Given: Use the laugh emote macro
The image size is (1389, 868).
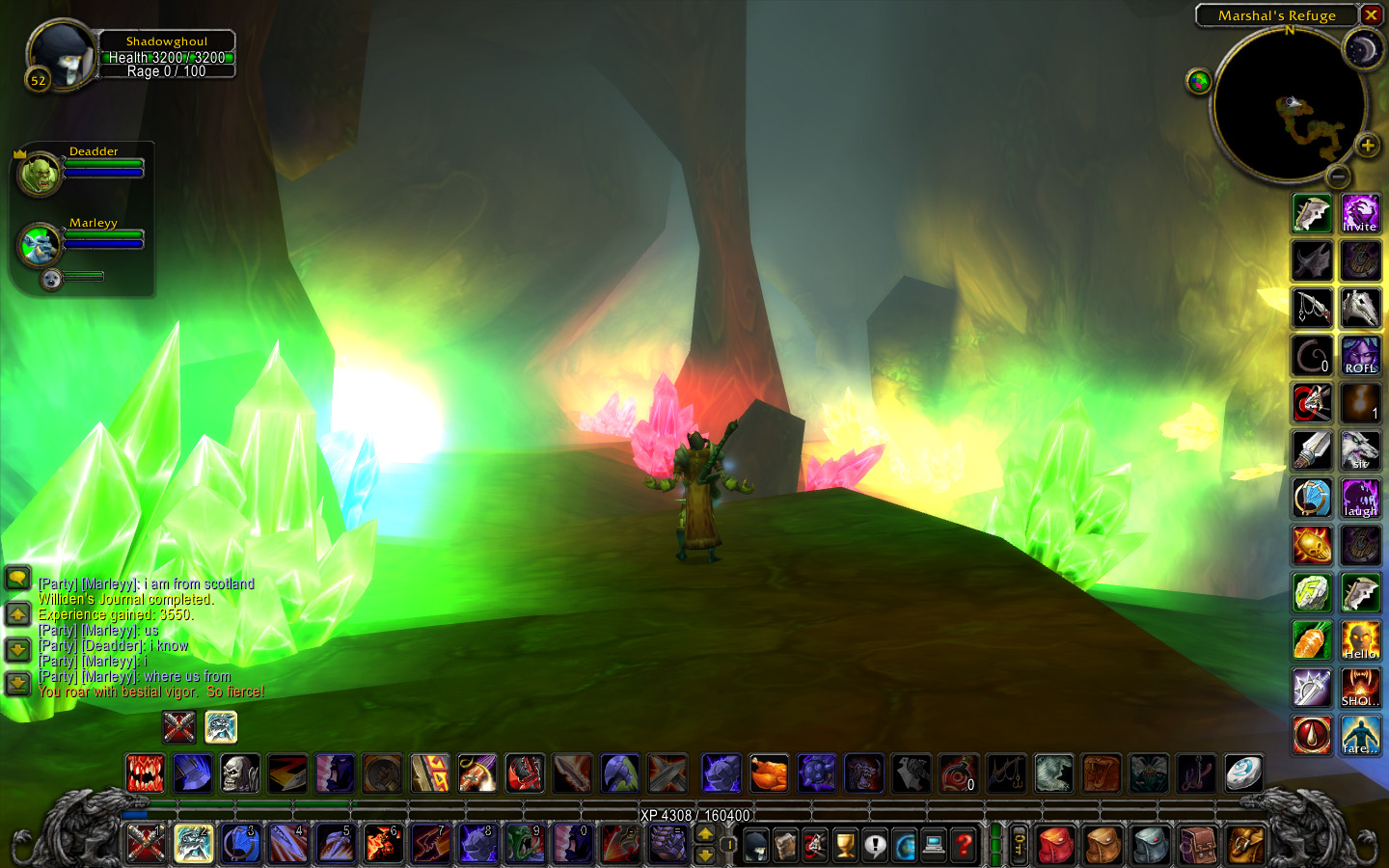Looking at the screenshot, I should [1360, 498].
